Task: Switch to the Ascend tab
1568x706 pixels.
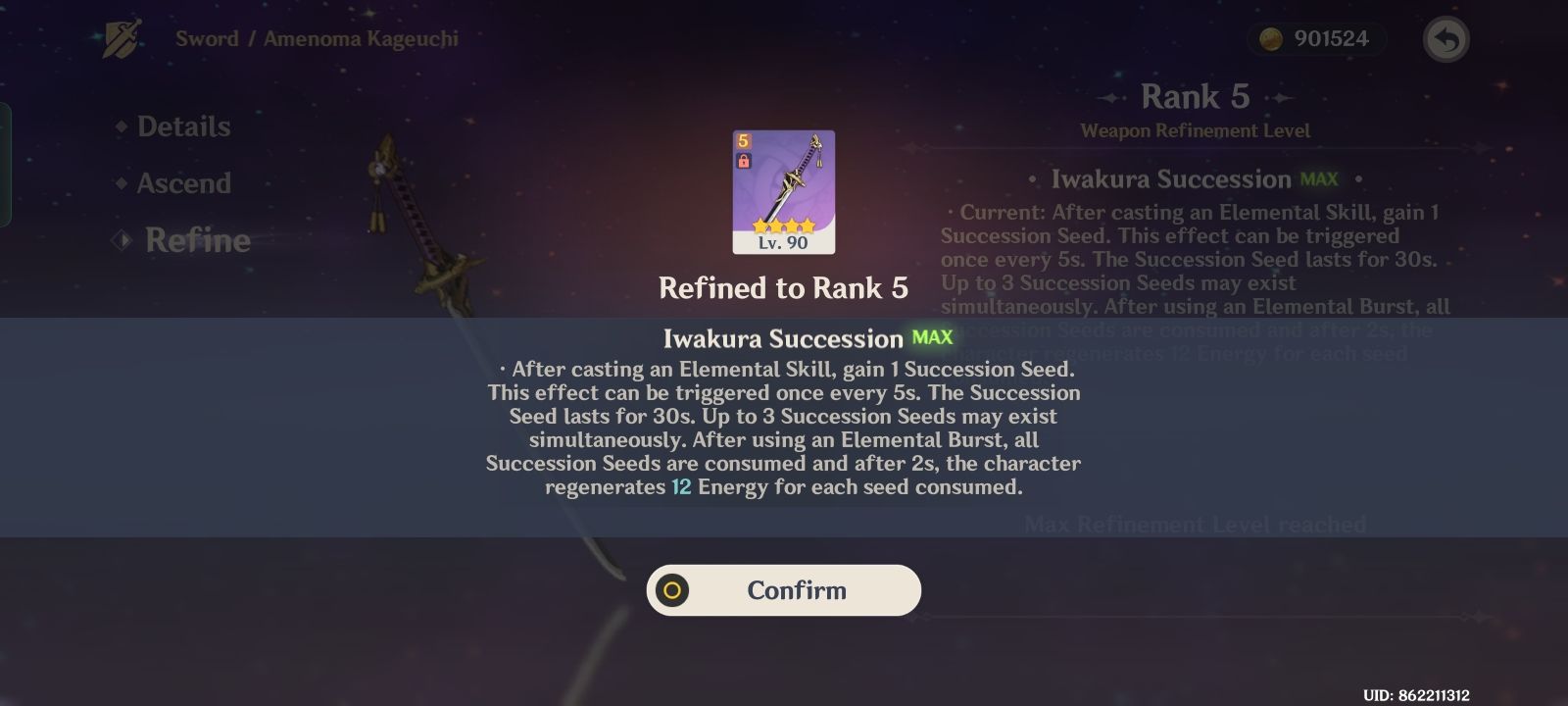Action: (183, 183)
